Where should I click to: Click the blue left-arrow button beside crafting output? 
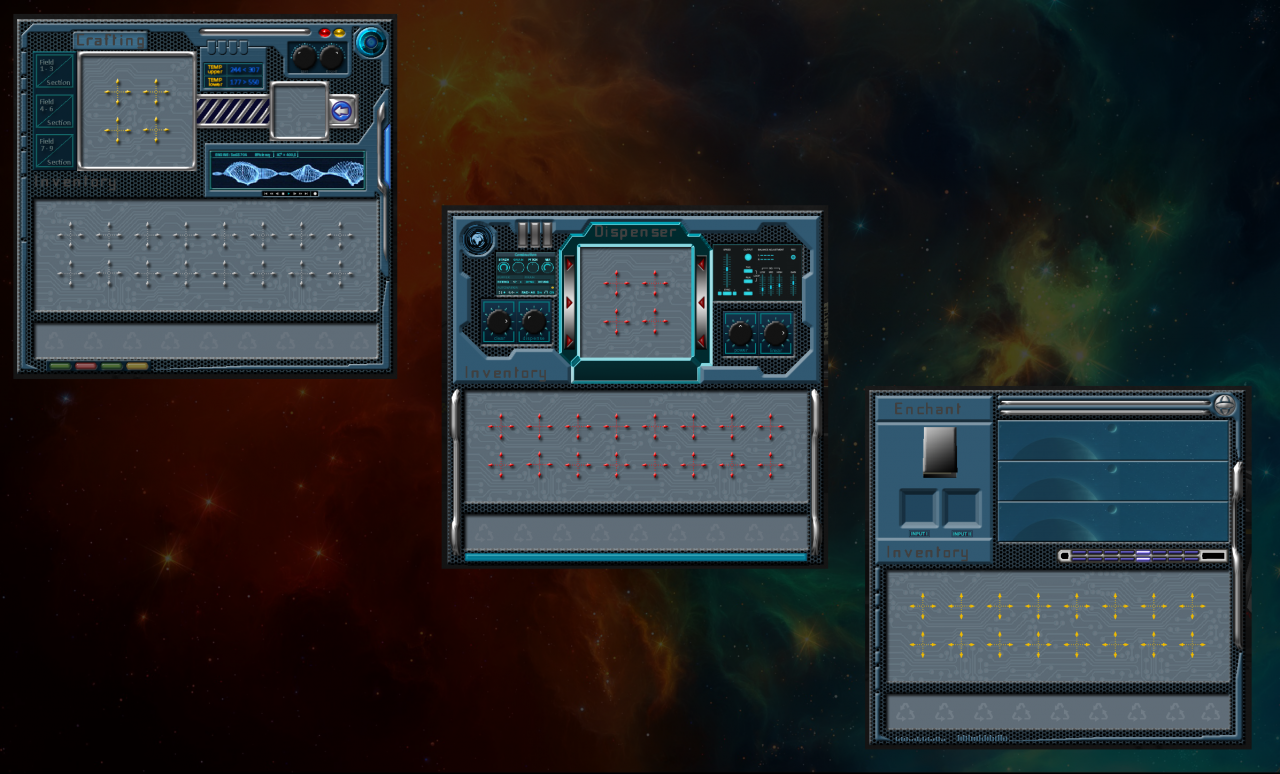tap(342, 110)
